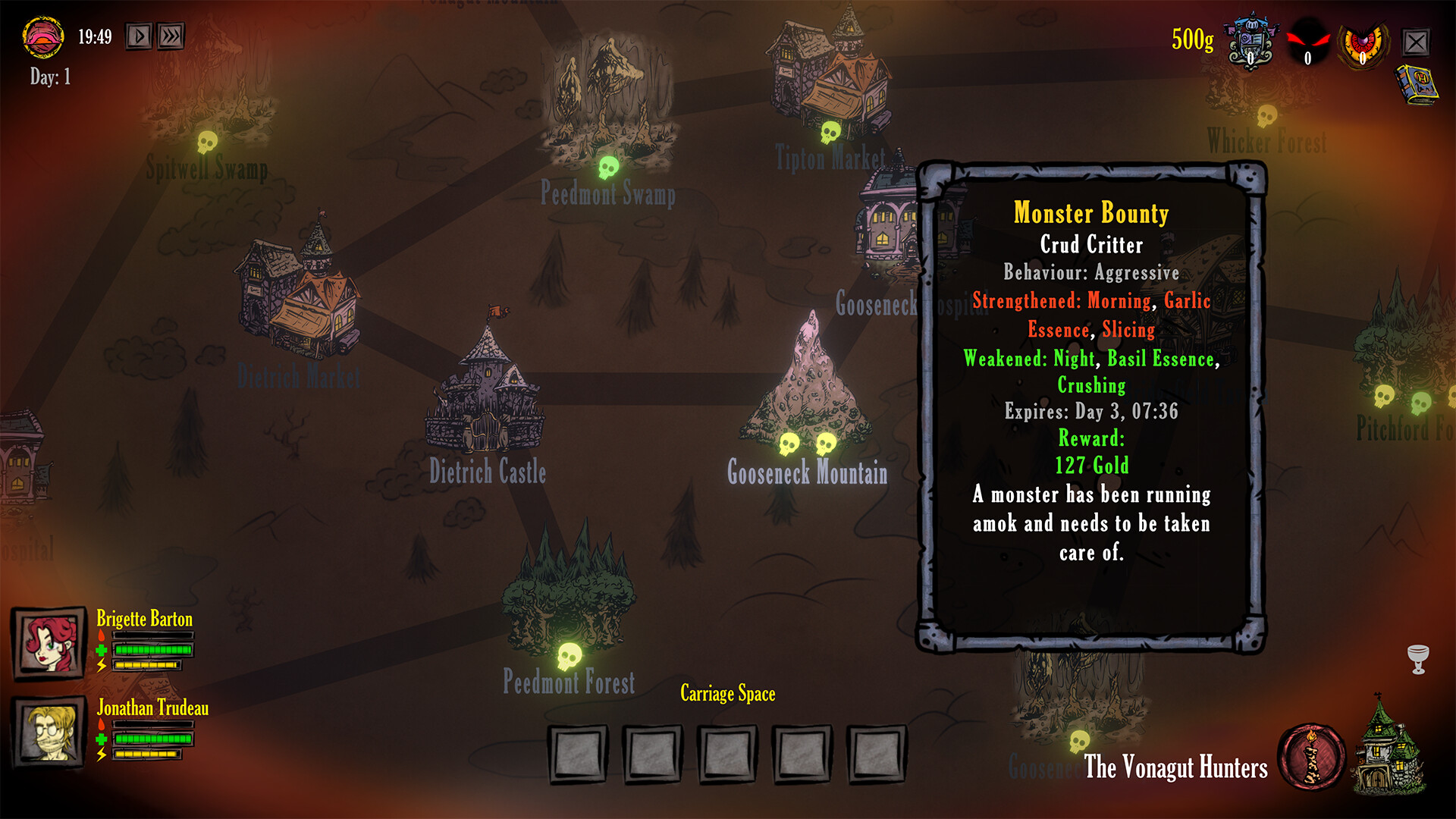
Task: Click the play speed button
Action: [139, 36]
